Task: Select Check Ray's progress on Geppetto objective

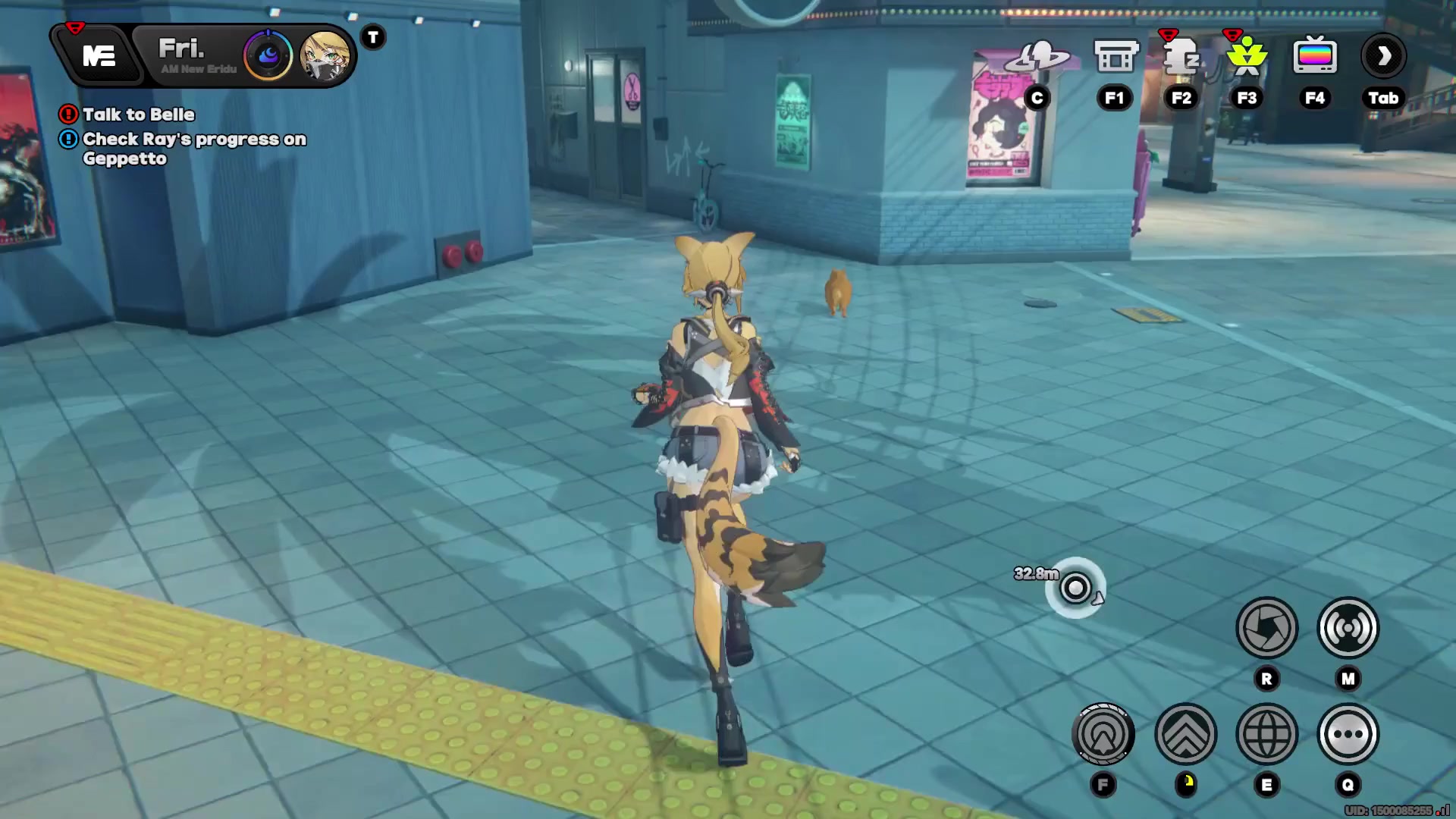Action: coord(193,149)
